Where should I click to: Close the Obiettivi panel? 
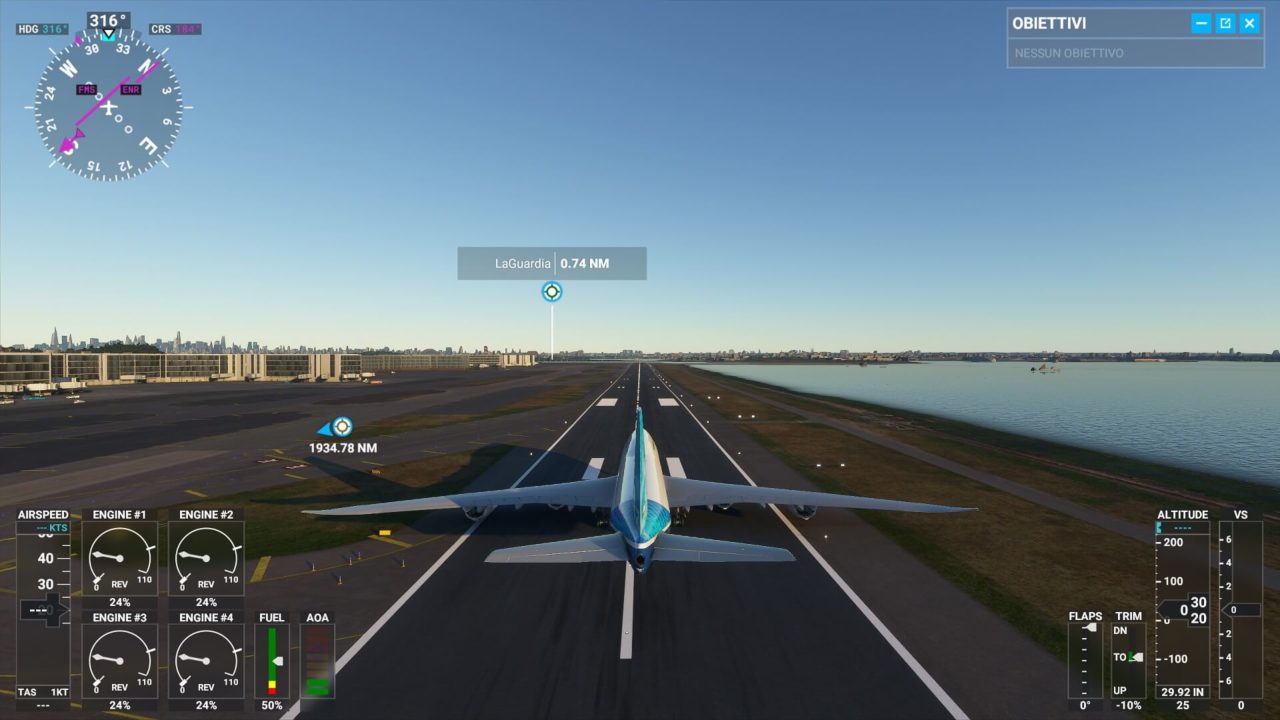point(1249,23)
